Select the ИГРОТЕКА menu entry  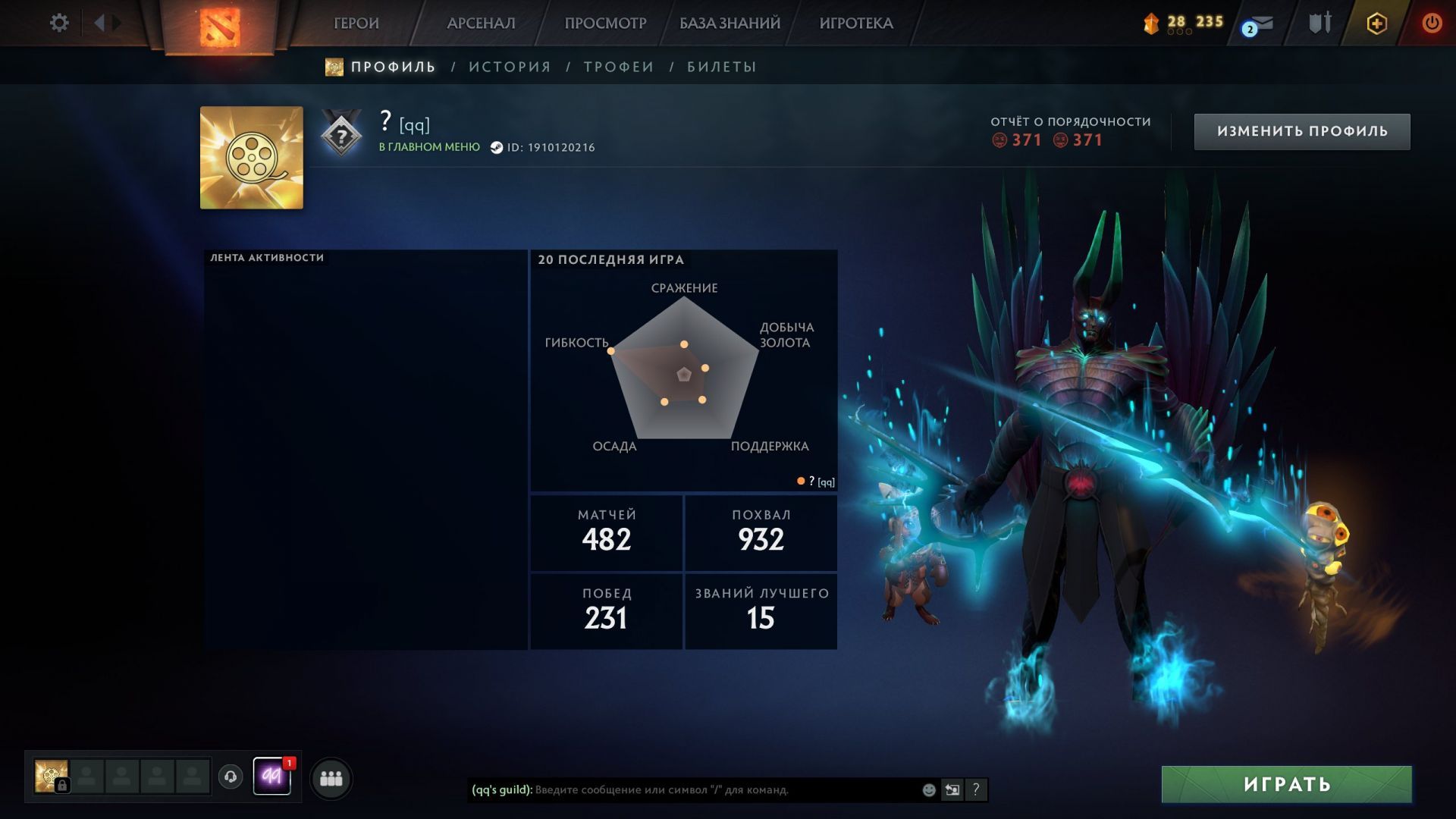[856, 24]
